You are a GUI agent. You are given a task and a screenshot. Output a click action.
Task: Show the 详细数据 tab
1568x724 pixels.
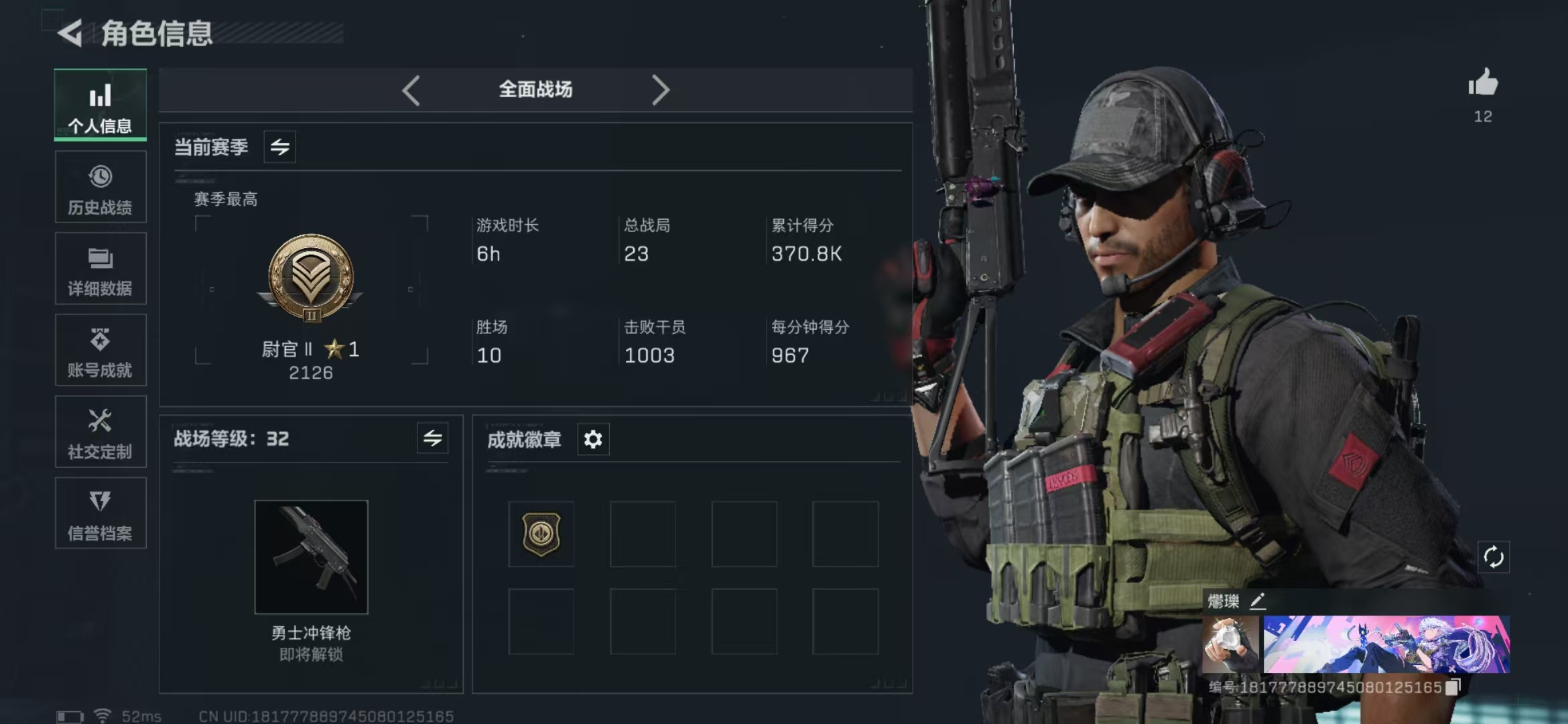click(x=101, y=269)
